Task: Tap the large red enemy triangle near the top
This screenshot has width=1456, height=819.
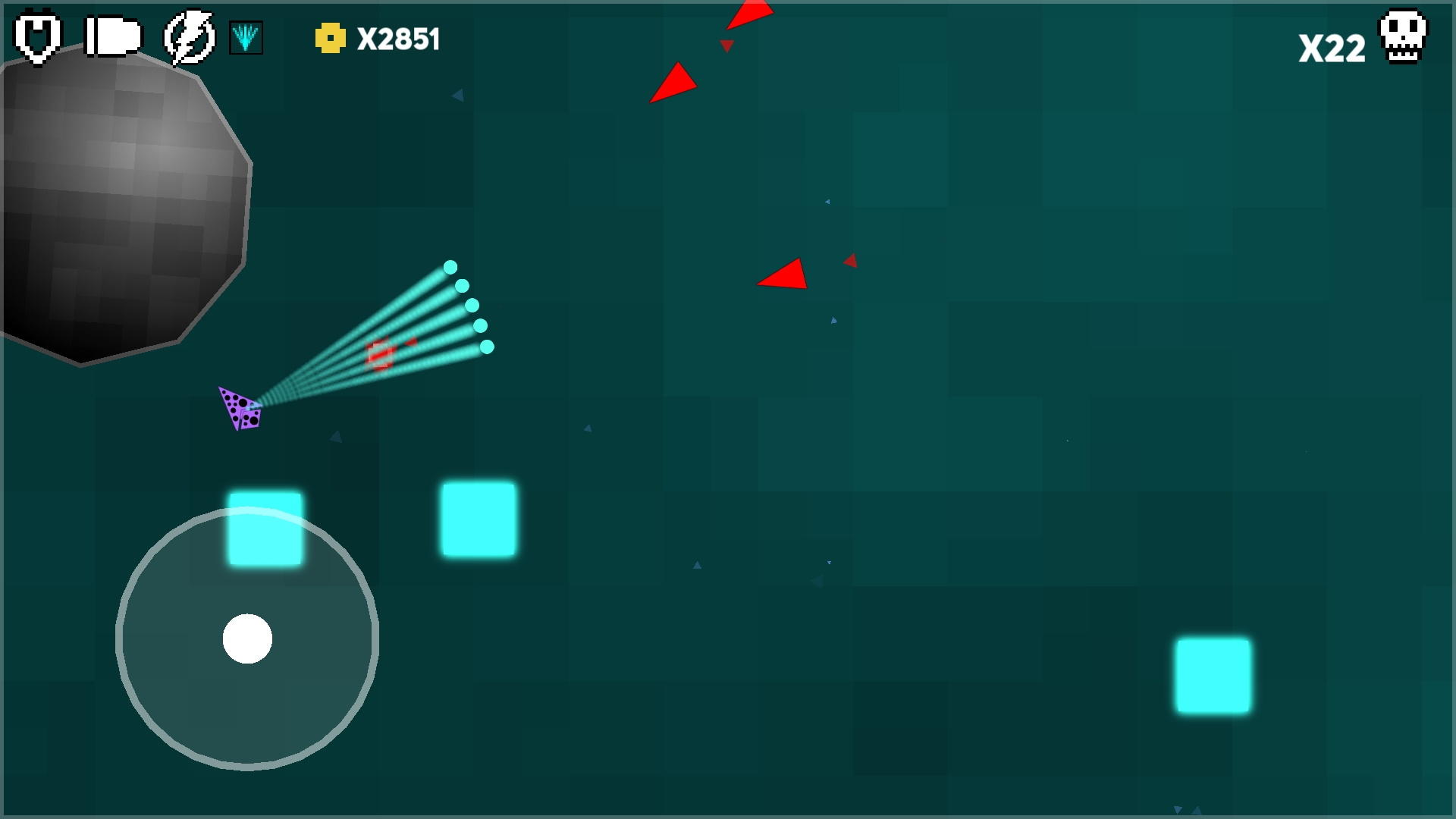Action: point(673,83)
